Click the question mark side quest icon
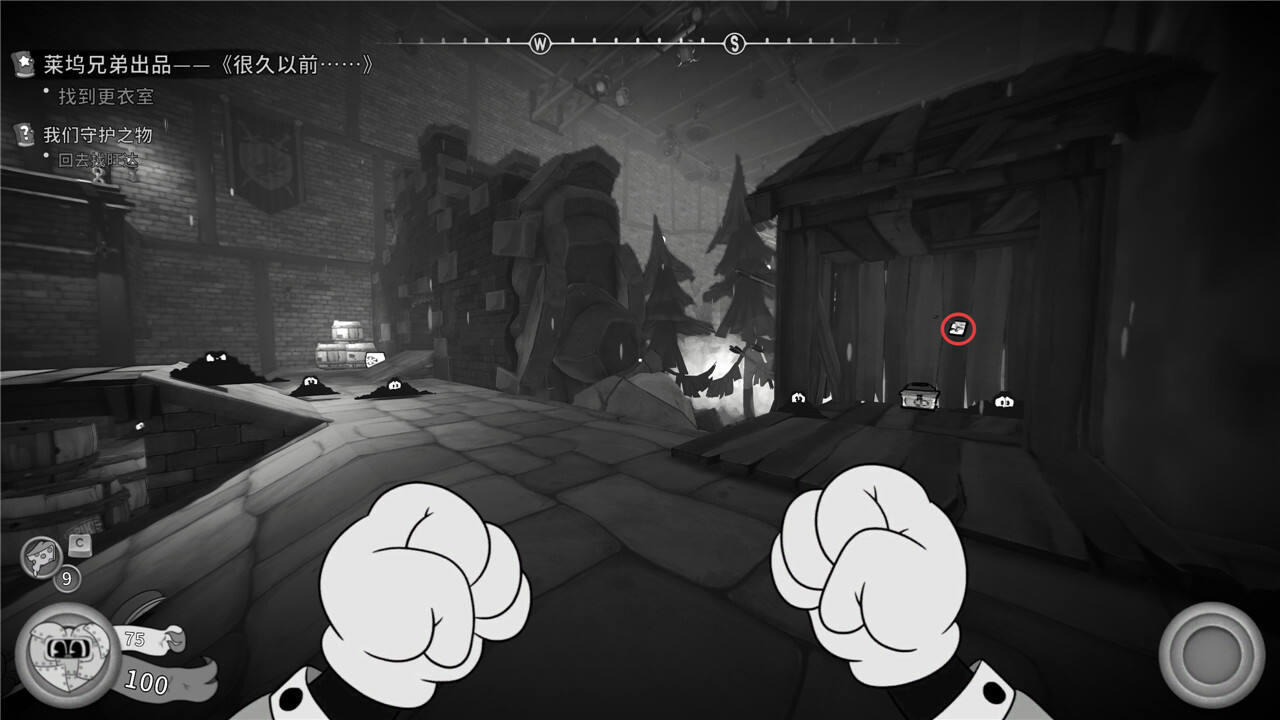The width and height of the screenshot is (1280, 720). tap(23, 133)
